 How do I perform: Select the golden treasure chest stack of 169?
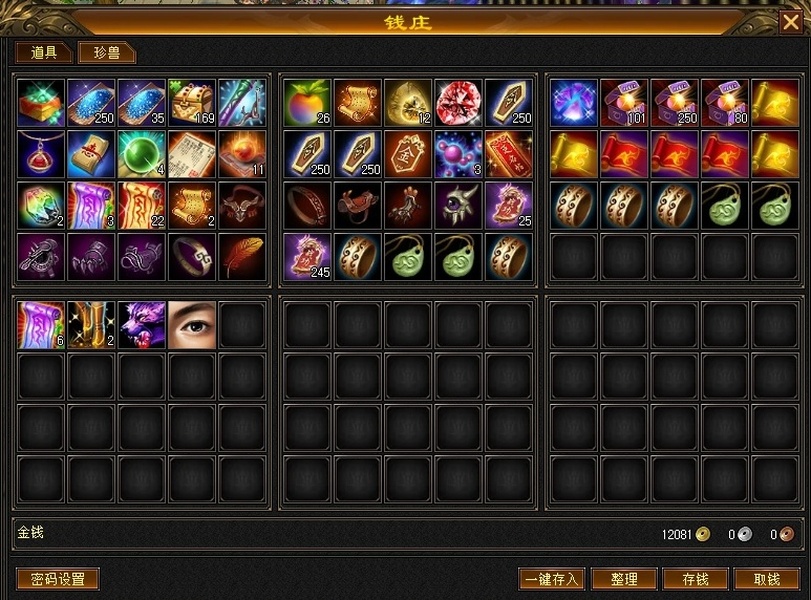pos(192,103)
